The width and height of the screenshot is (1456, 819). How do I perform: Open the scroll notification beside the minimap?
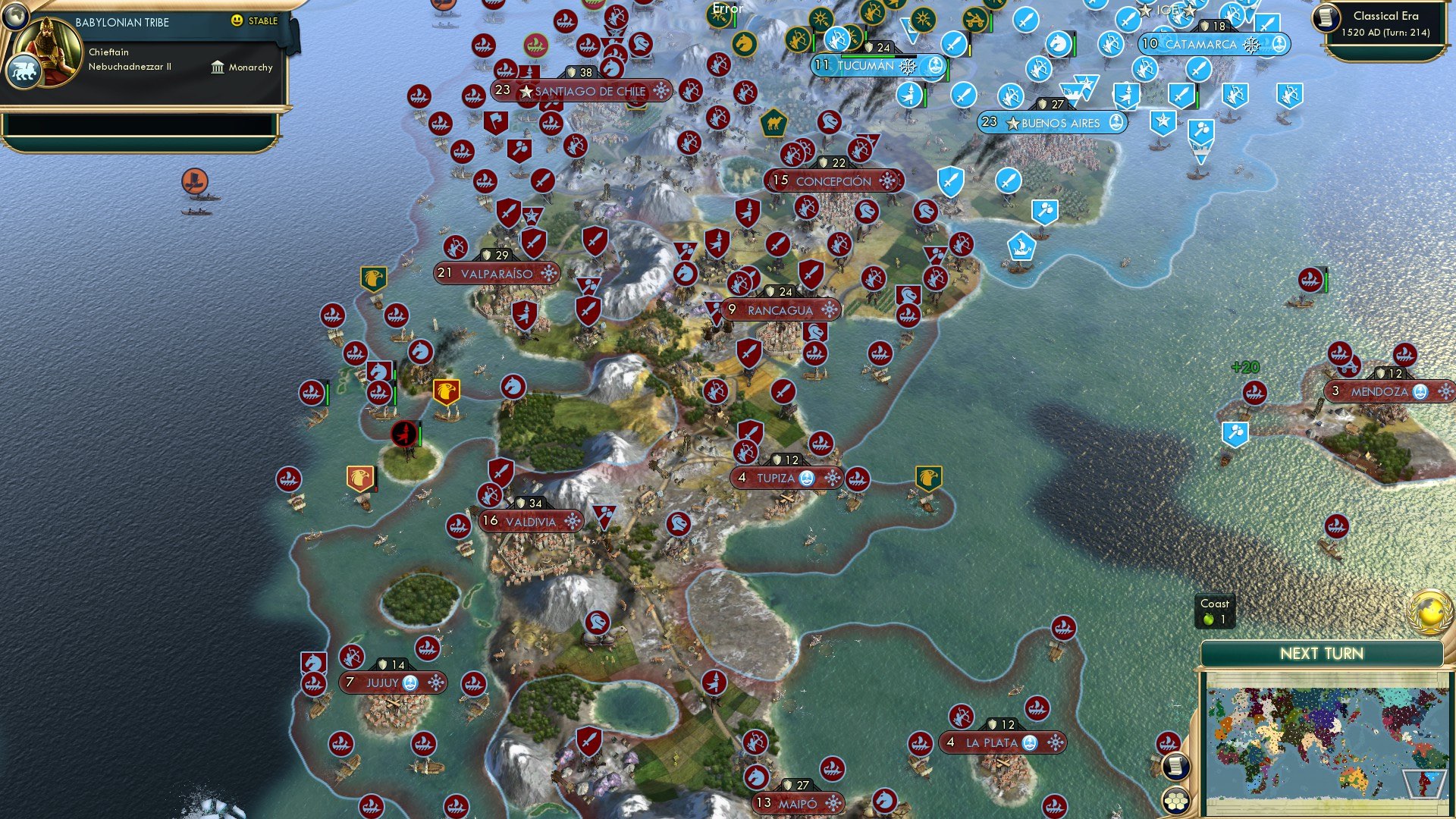point(1175,767)
